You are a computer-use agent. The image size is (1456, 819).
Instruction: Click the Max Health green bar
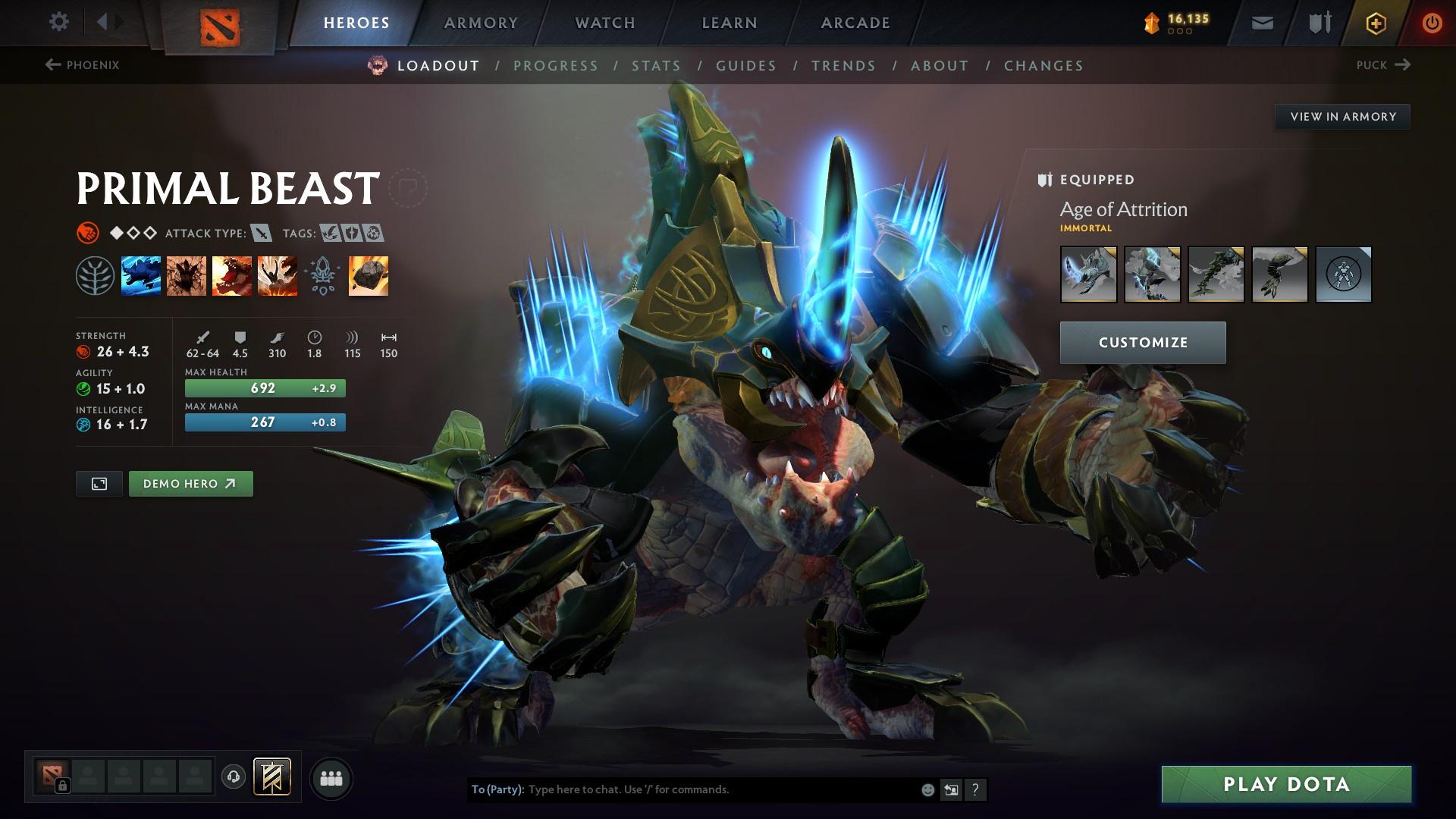tap(264, 388)
